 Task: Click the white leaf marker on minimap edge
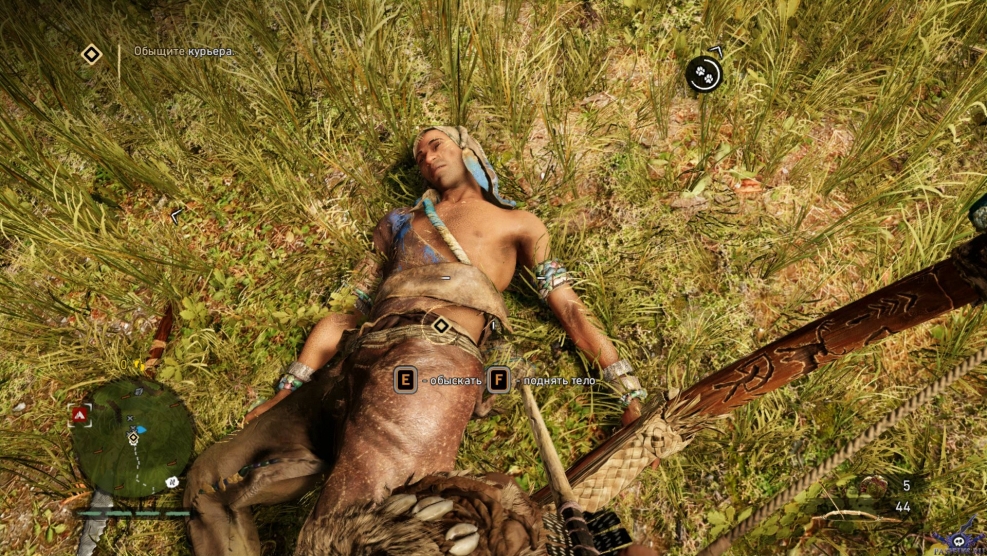point(172,482)
